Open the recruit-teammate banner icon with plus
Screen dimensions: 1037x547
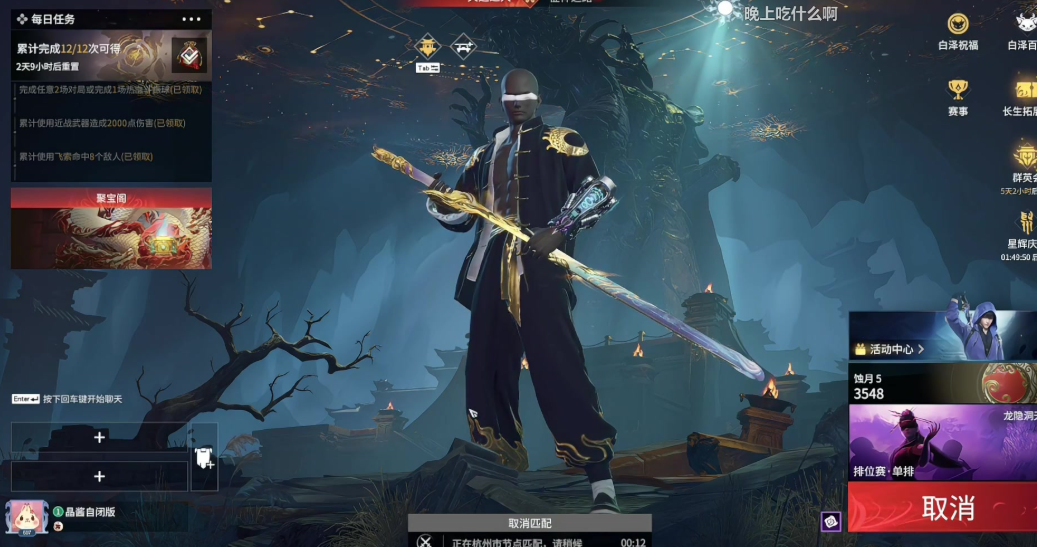[203, 457]
